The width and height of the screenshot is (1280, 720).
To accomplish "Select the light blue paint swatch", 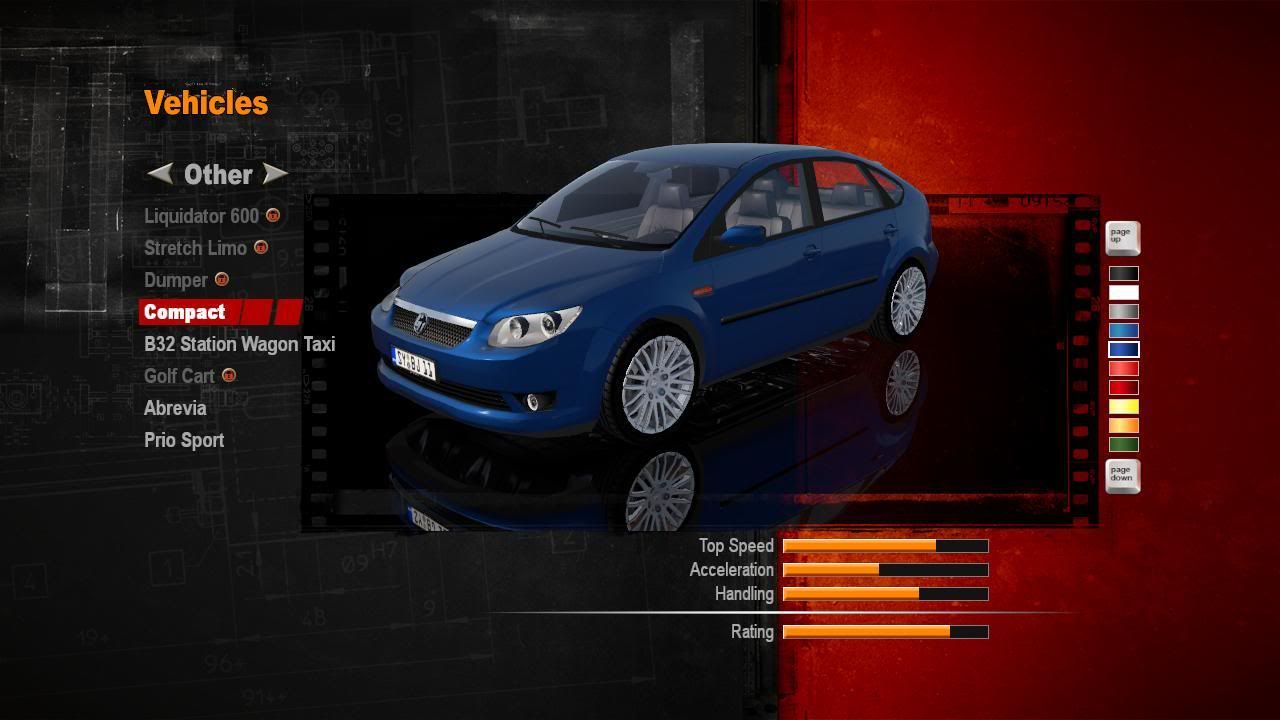I will coord(1123,331).
